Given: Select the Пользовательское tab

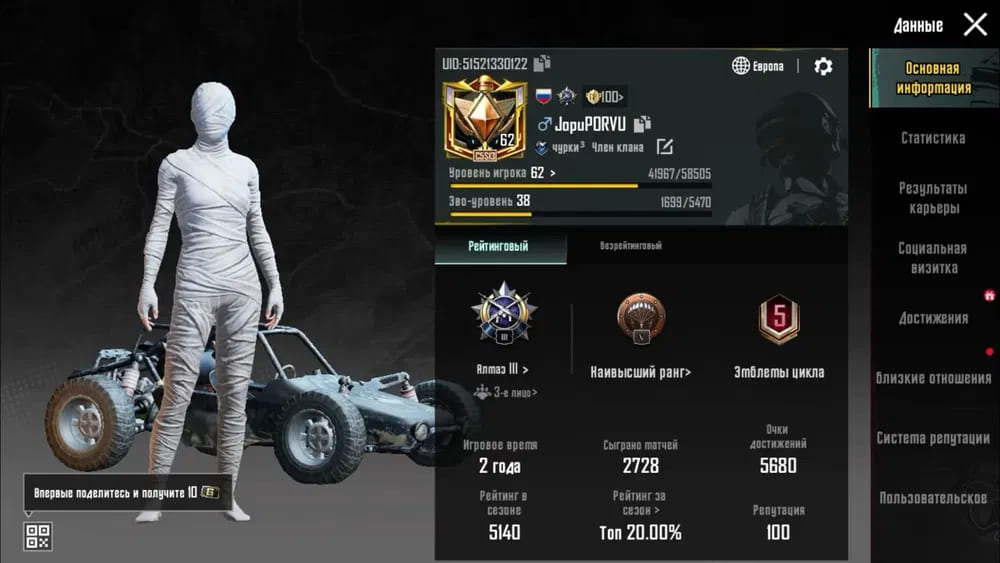Looking at the screenshot, I should tap(932, 498).
